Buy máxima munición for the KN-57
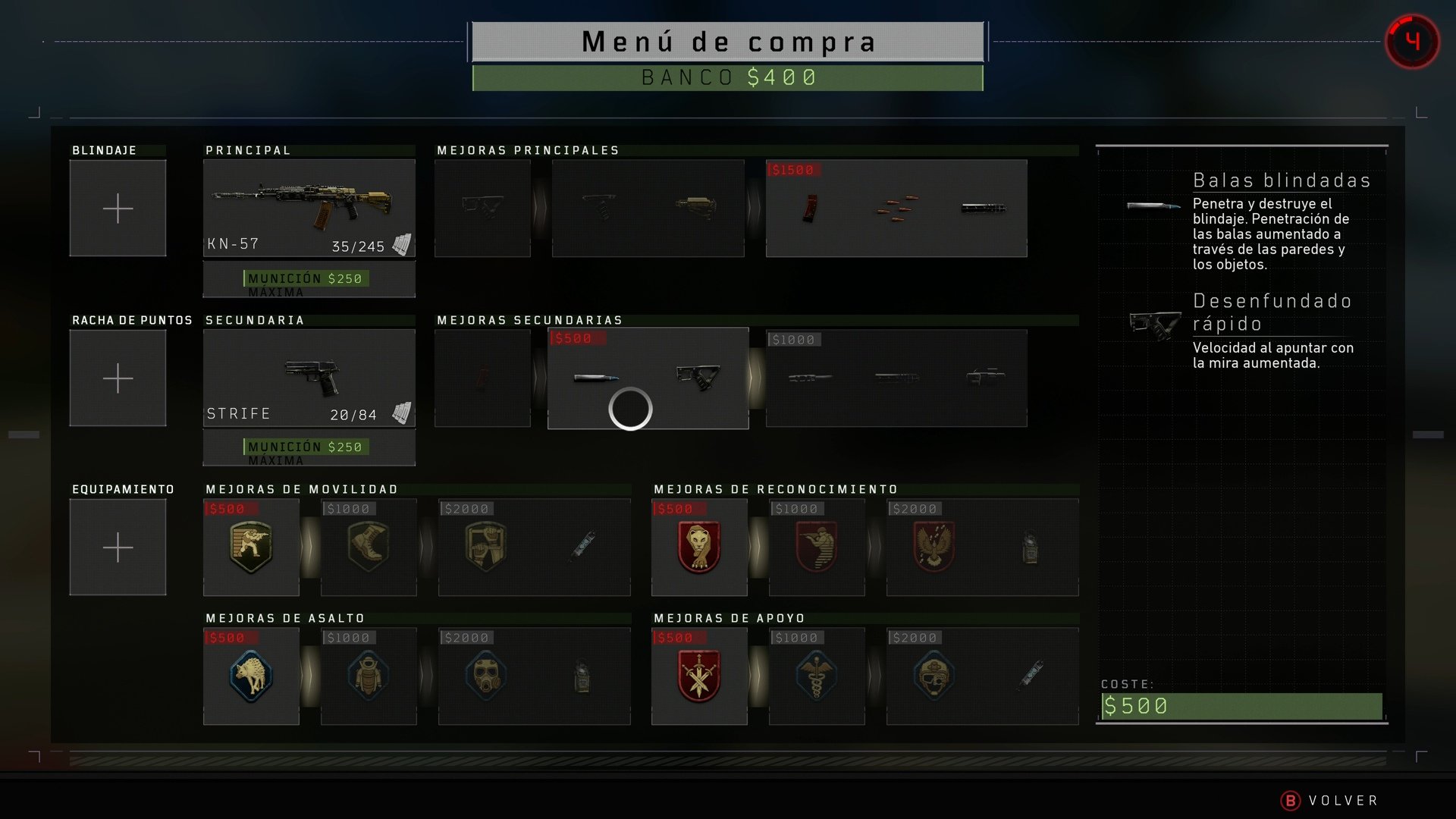 click(309, 280)
